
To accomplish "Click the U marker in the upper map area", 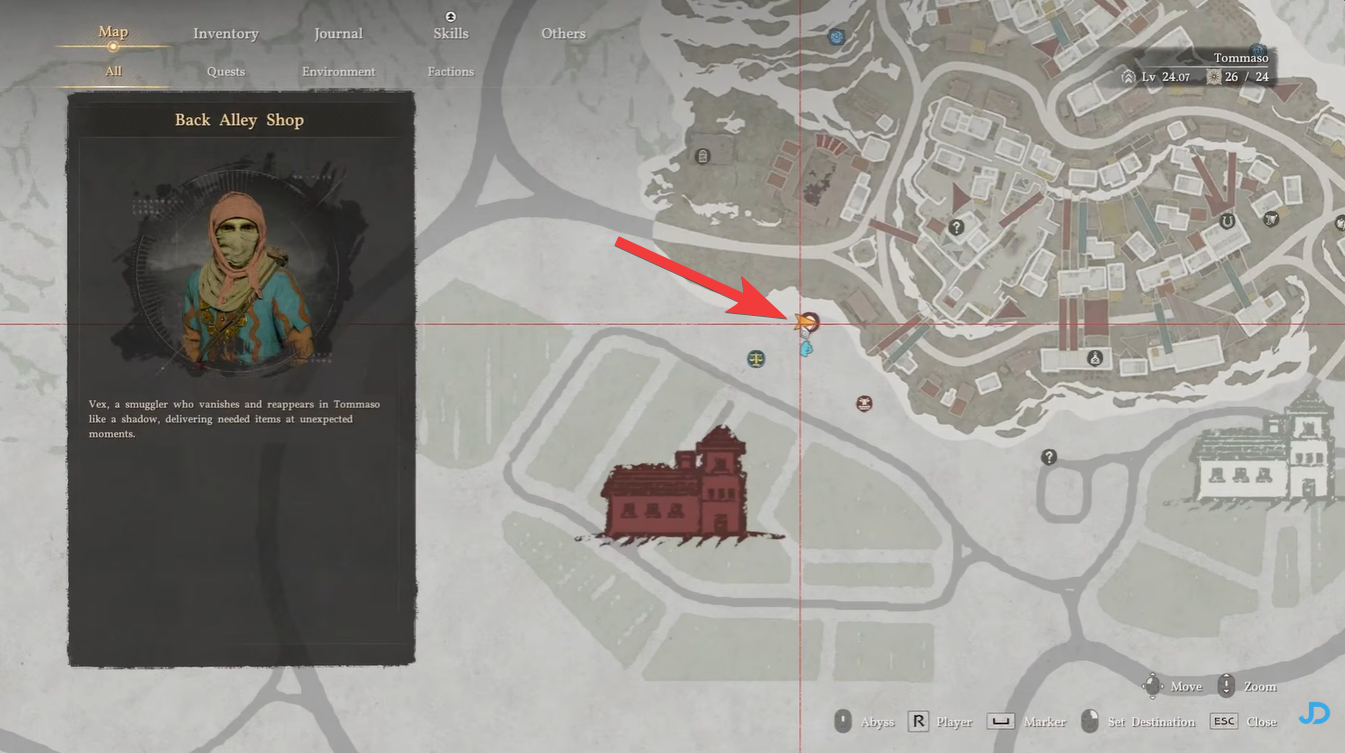I will 1227,222.
